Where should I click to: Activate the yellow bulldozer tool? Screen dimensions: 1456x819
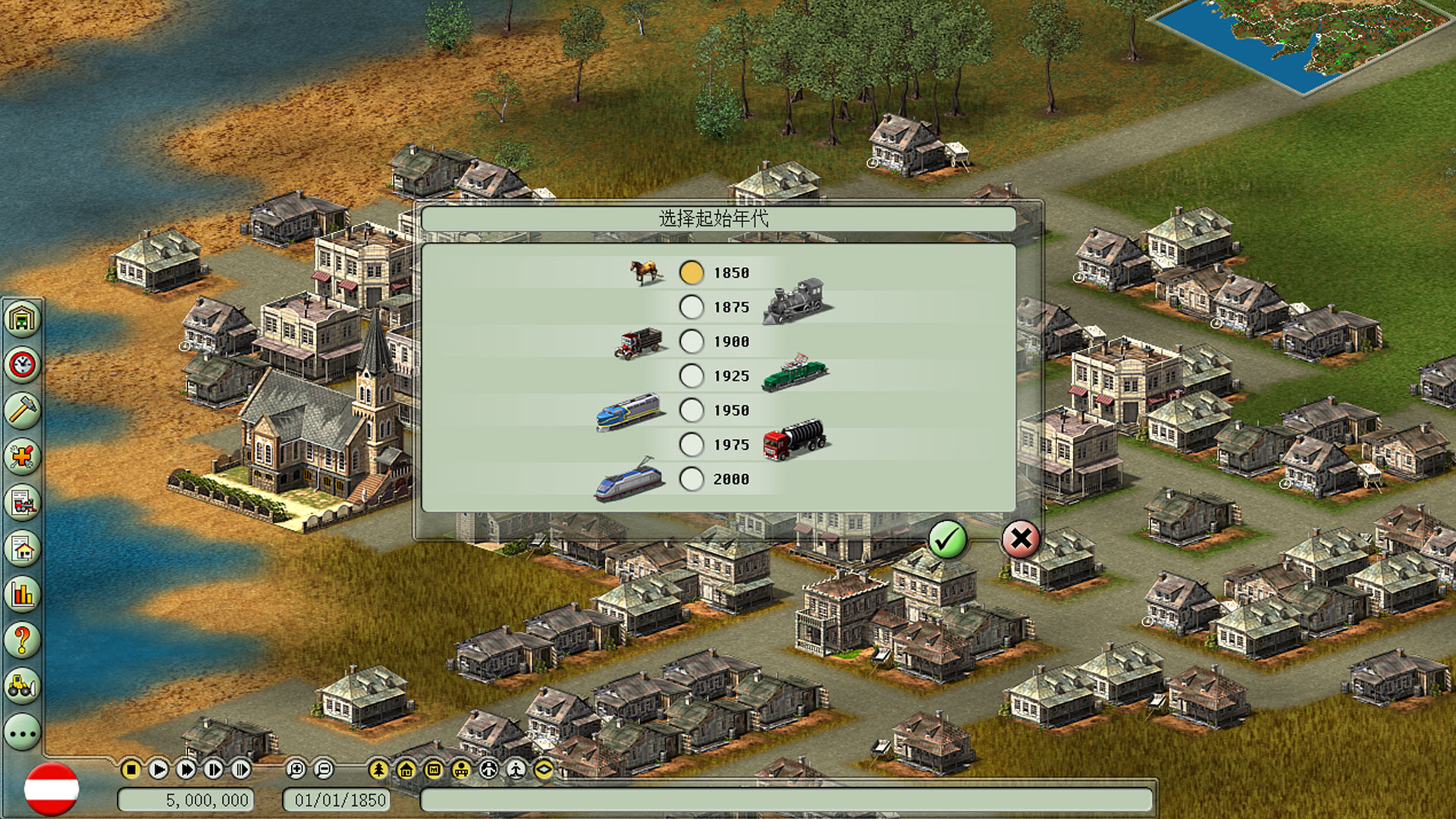click(x=23, y=686)
